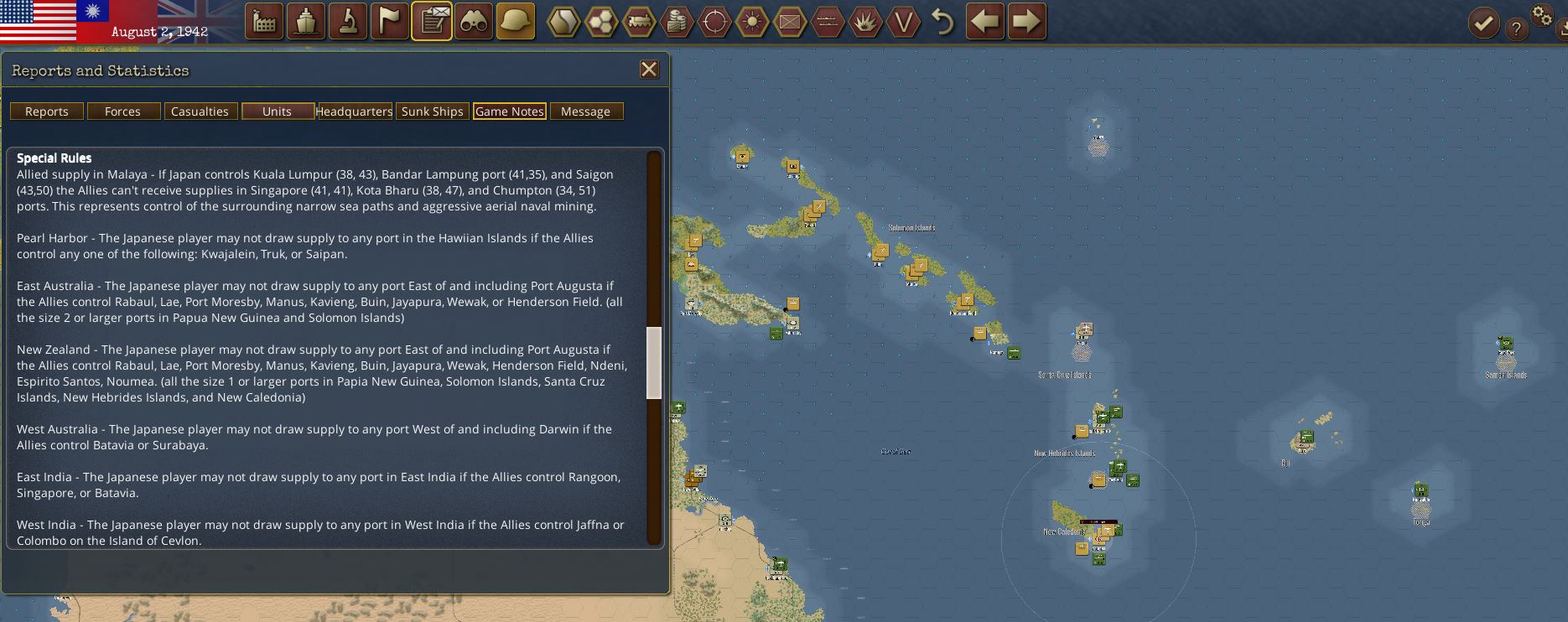The image size is (1568, 622).
Task: Toggle the soldier helmet icon
Action: [x=516, y=22]
